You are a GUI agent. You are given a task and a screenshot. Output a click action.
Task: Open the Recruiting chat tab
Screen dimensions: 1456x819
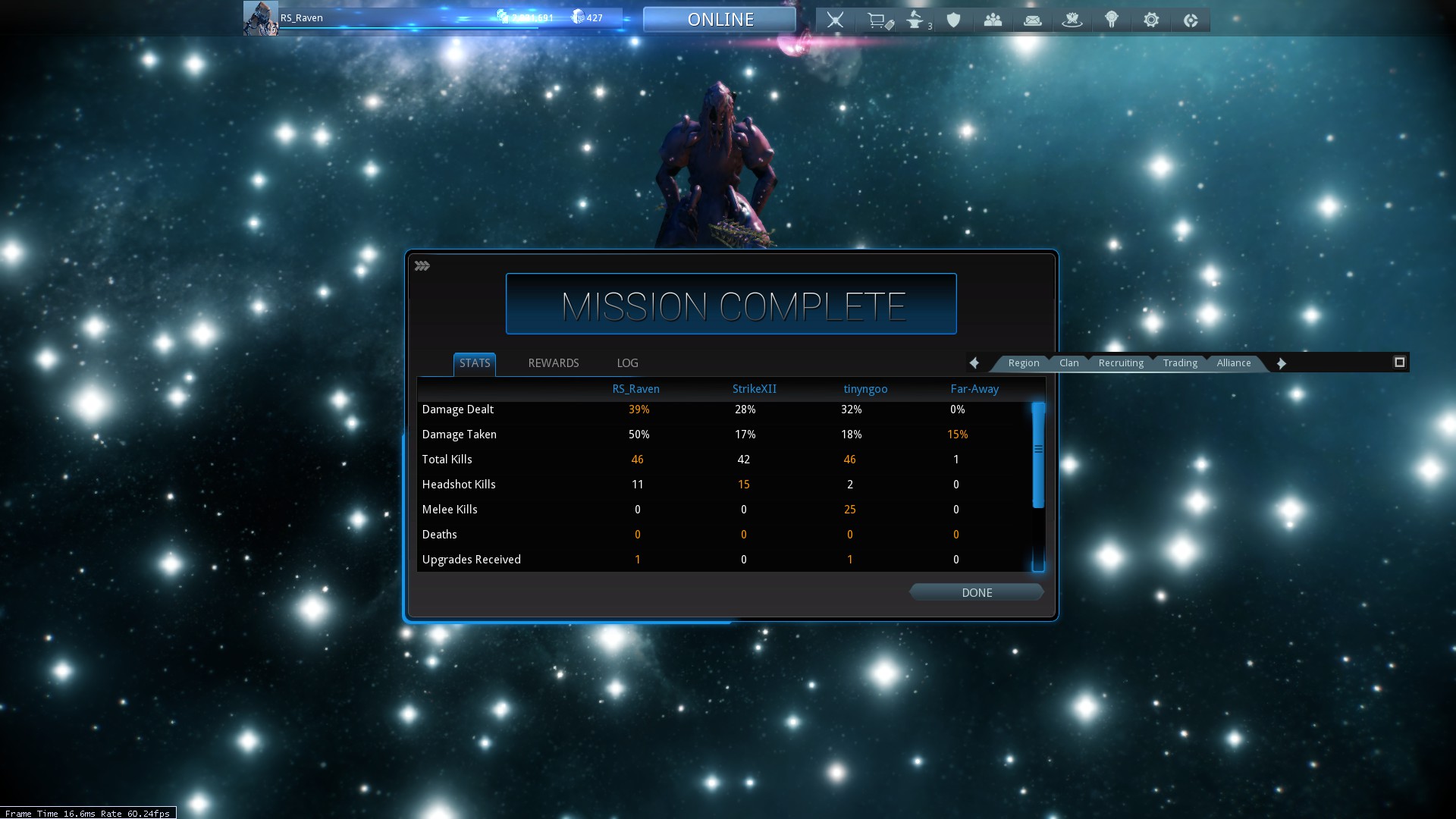click(1120, 363)
